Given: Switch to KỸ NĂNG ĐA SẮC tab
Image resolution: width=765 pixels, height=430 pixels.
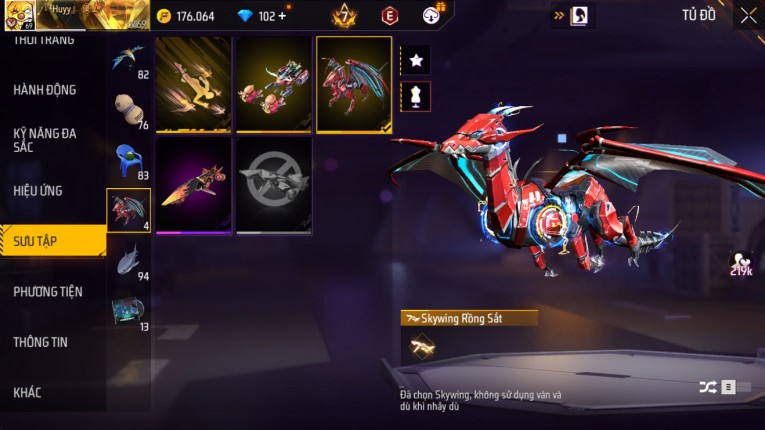Looking at the screenshot, I should (x=45, y=140).
